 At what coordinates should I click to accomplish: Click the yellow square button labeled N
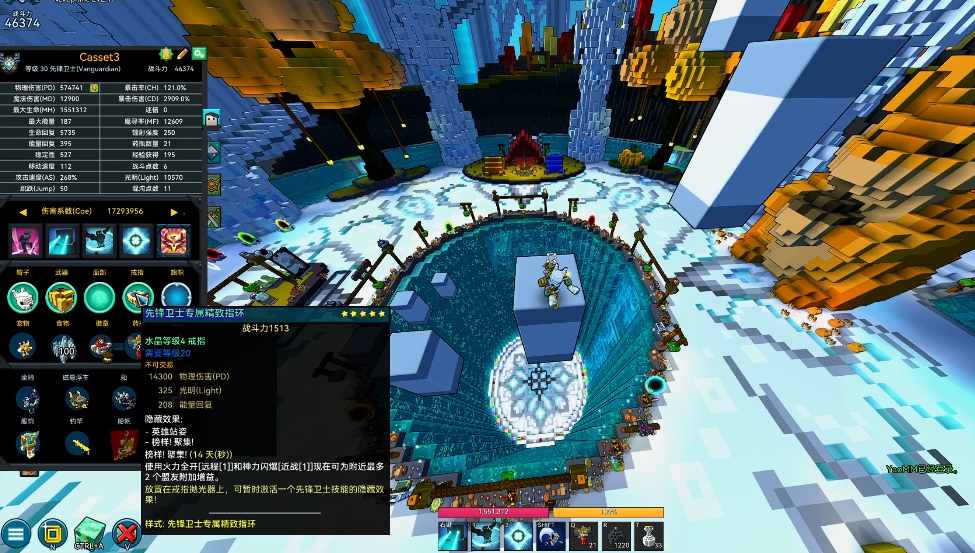click(53, 532)
